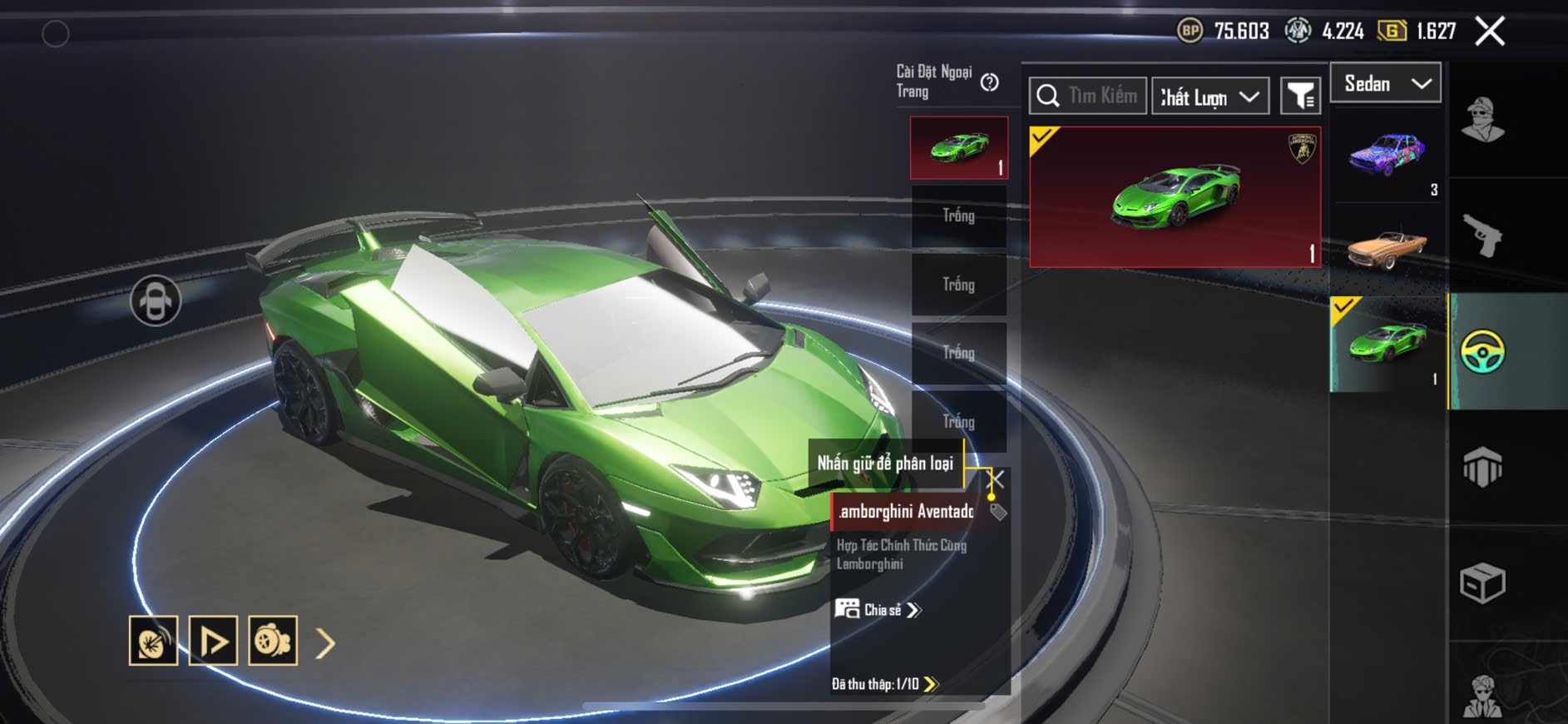Viewport: 1568px width, 724px height.
Task: Share the Lamborghini via Chia sẻ
Action: pos(878,610)
